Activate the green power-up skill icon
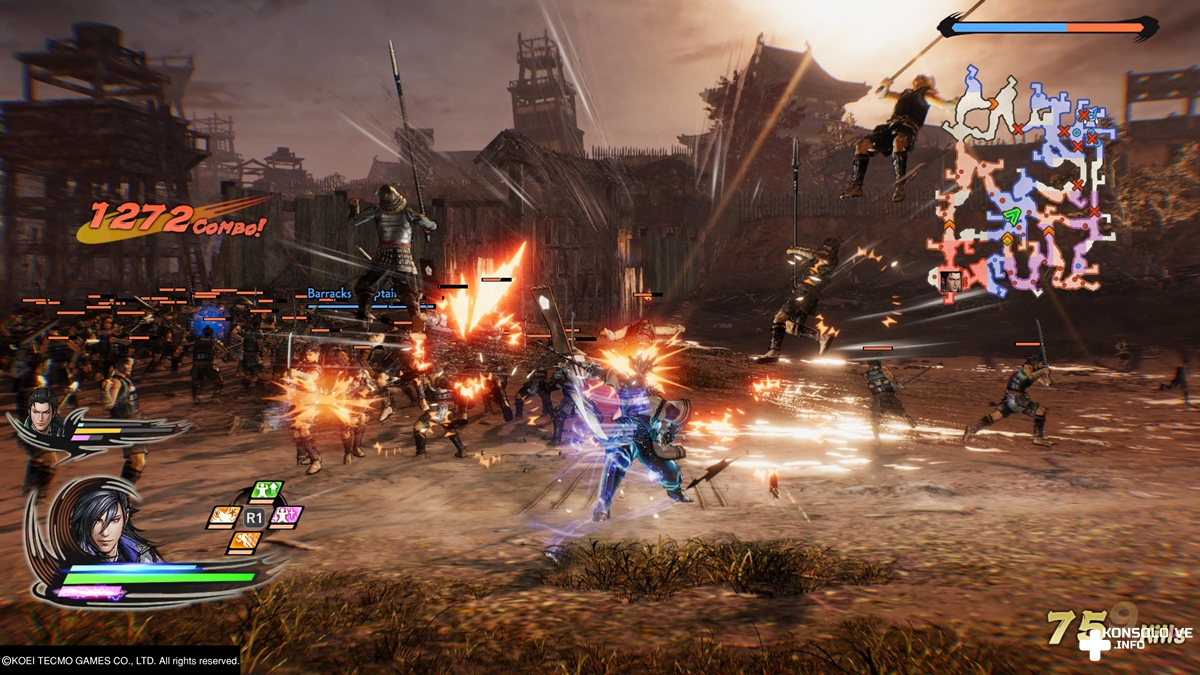 pyautogui.click(x=265, y=491)
